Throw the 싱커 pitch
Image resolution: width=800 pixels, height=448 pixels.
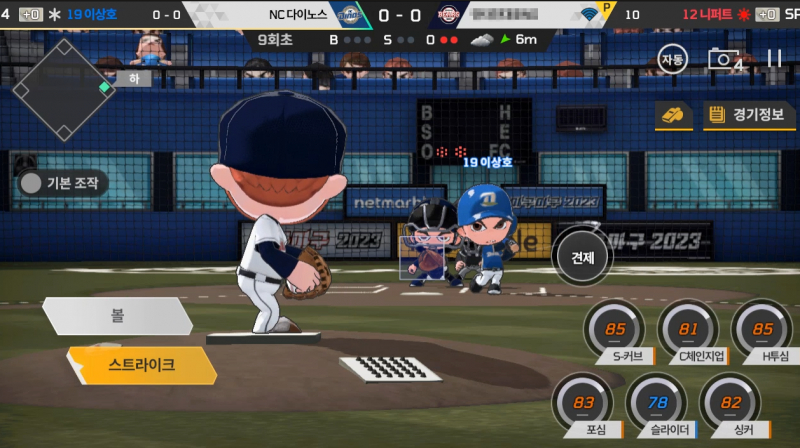730,403
